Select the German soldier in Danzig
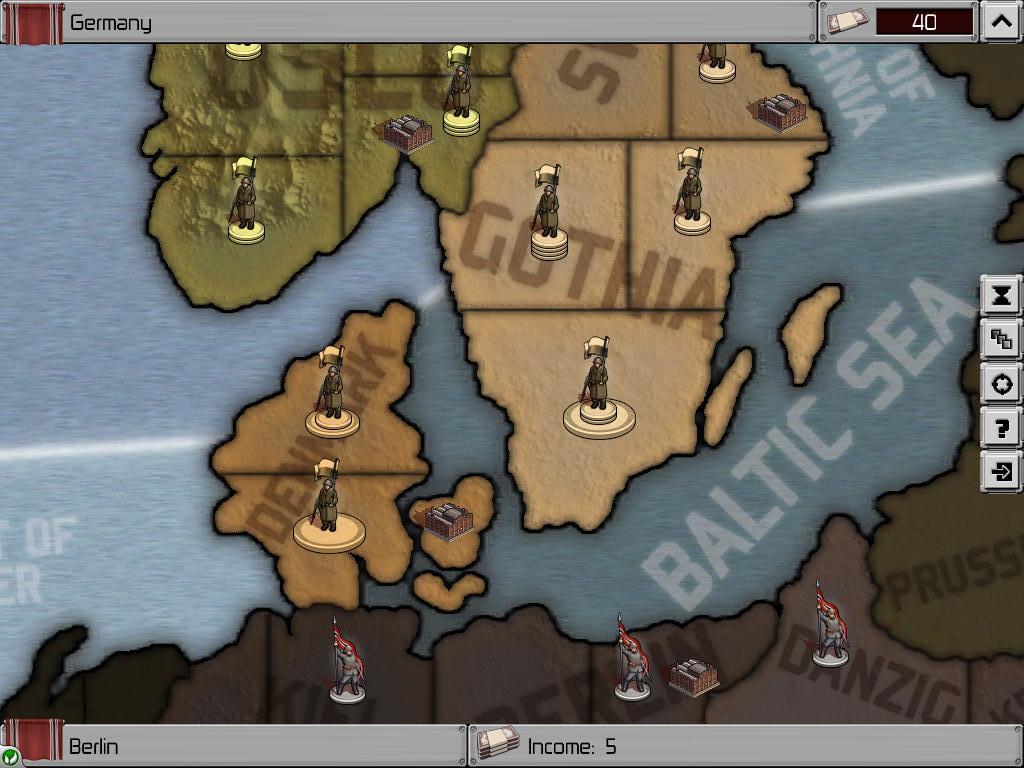The image size is (1024, 768). pos(830,625)
